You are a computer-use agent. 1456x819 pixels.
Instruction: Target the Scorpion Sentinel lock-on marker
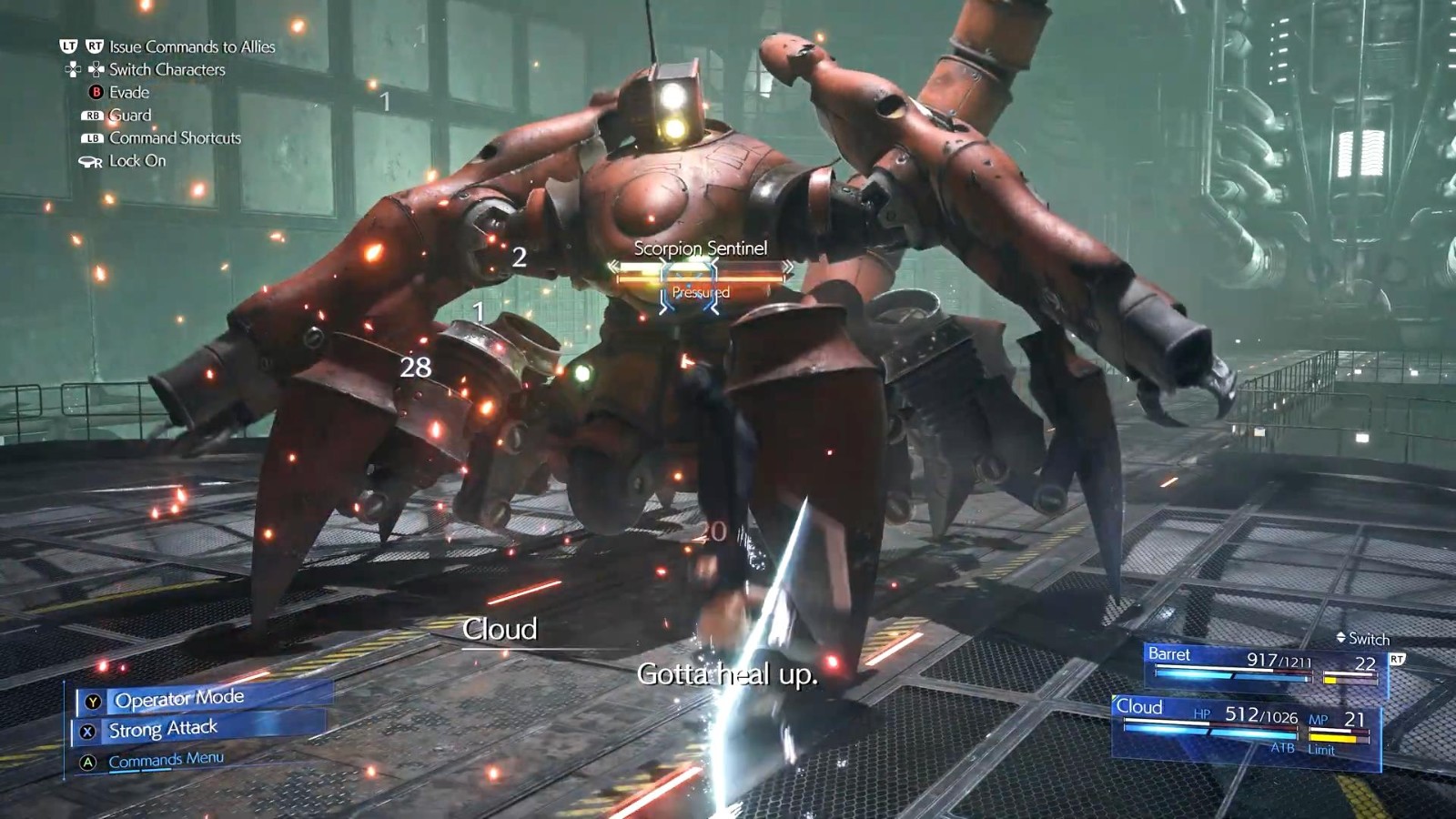coord(690,285)
